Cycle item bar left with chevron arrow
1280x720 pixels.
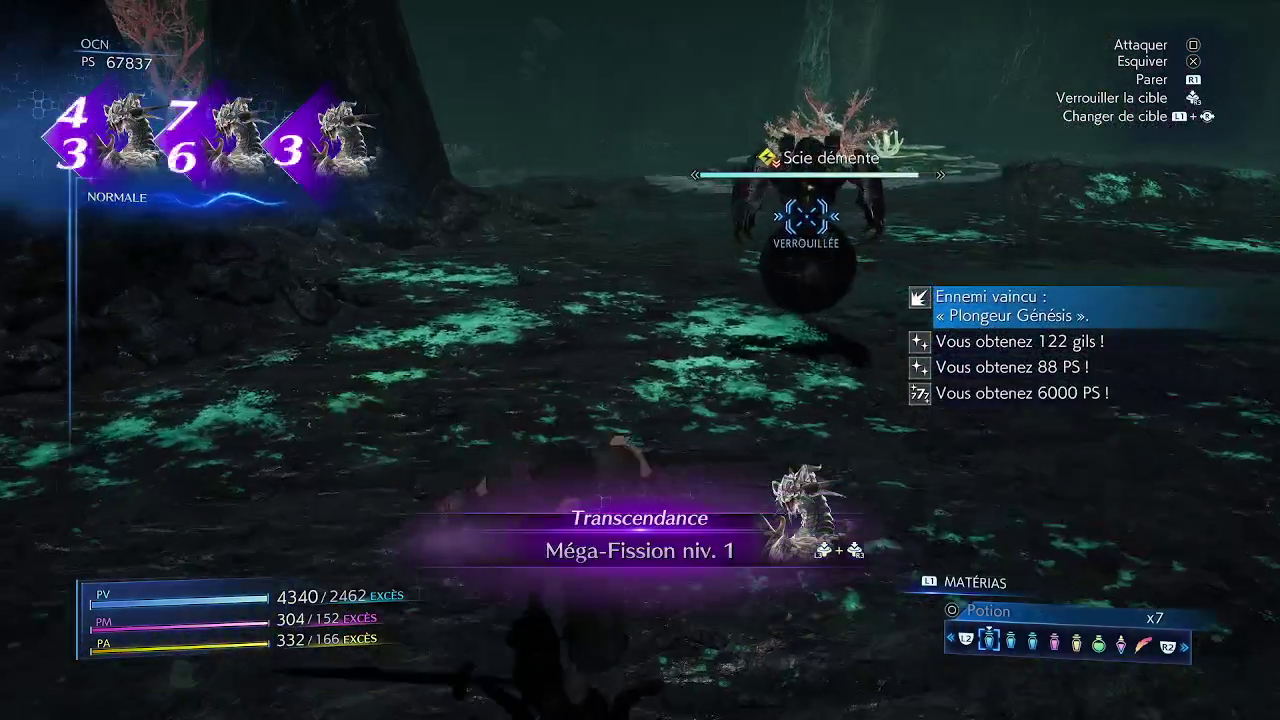coord(951,639)
